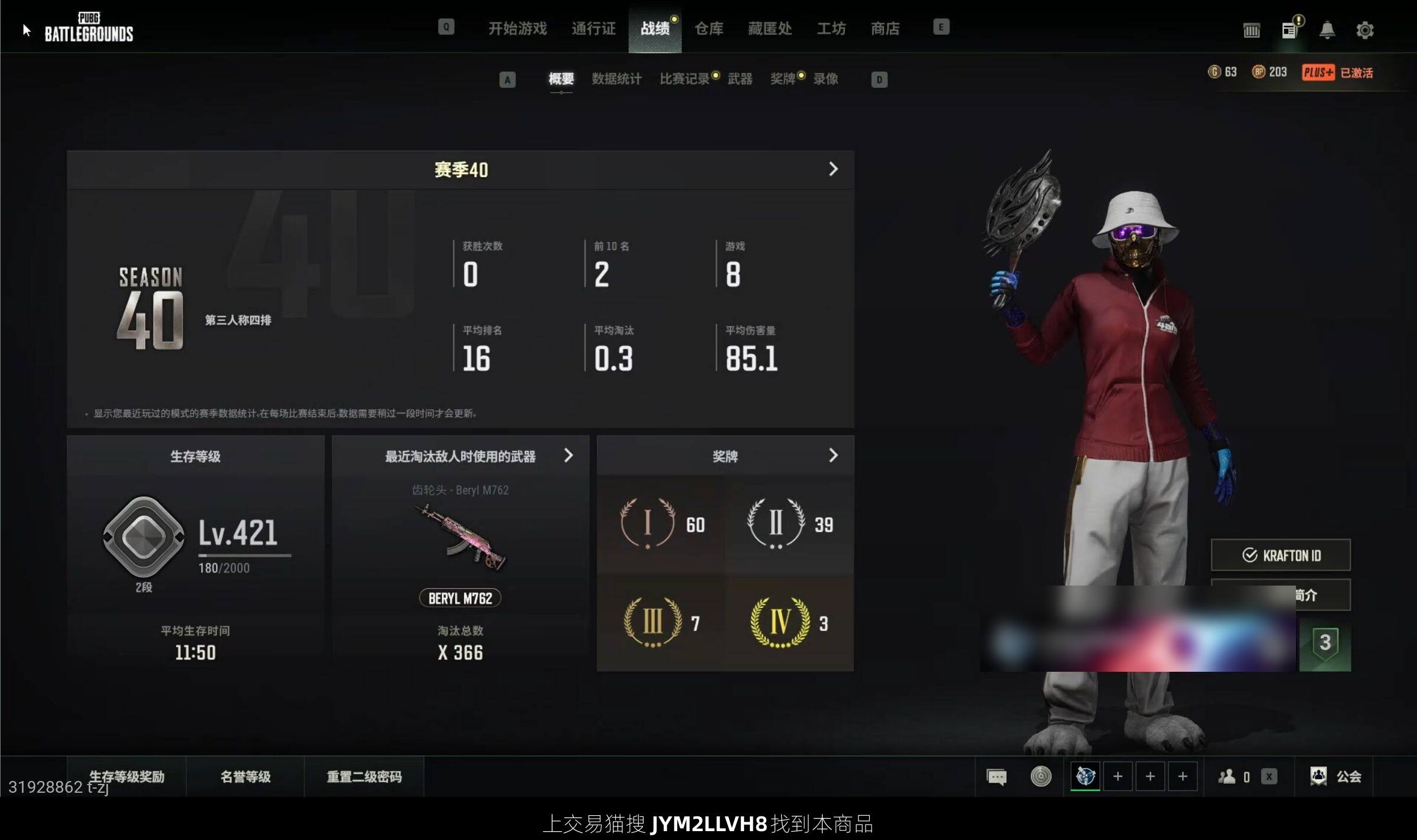
Task: Click the KRAFTON ID button
Action: 1281,555
